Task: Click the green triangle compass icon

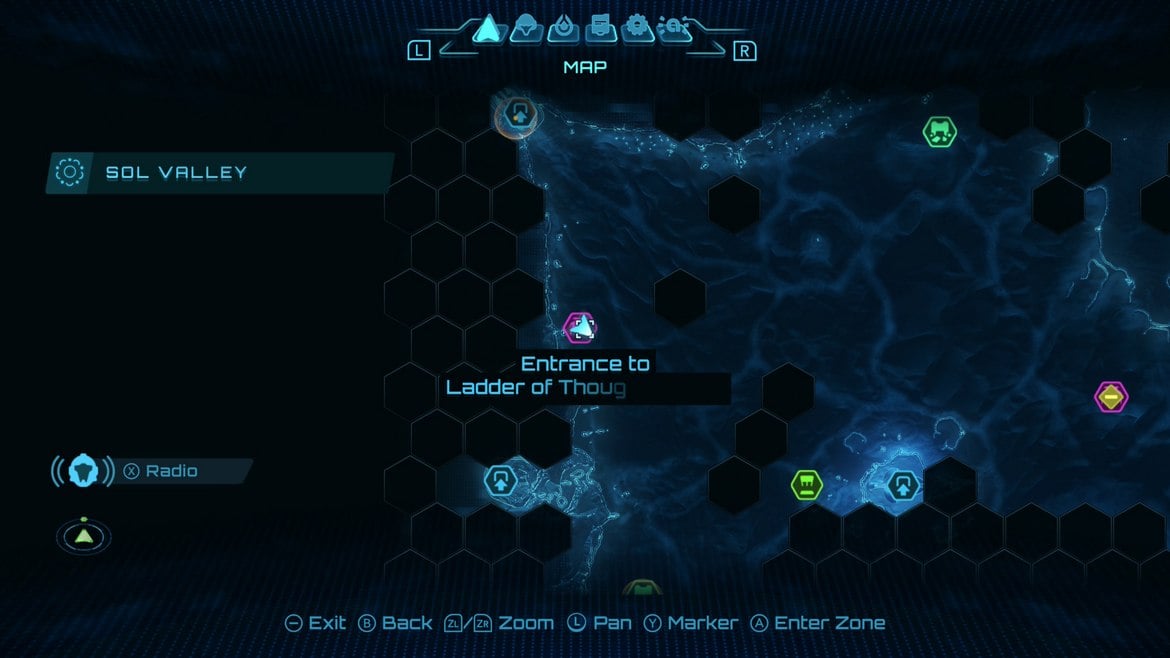Action: click(84, 536)
